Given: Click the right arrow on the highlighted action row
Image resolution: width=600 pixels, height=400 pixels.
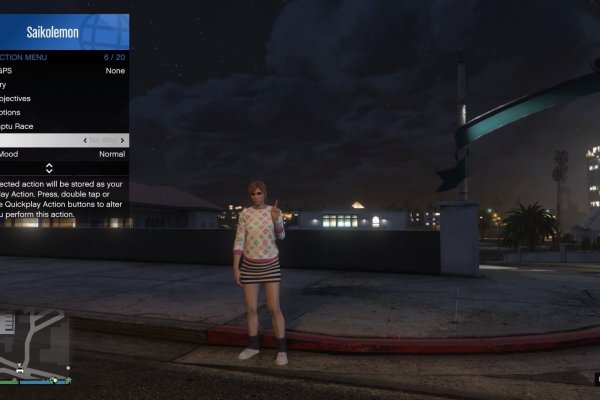Looking at the screenshot, I should coord(124,141).
